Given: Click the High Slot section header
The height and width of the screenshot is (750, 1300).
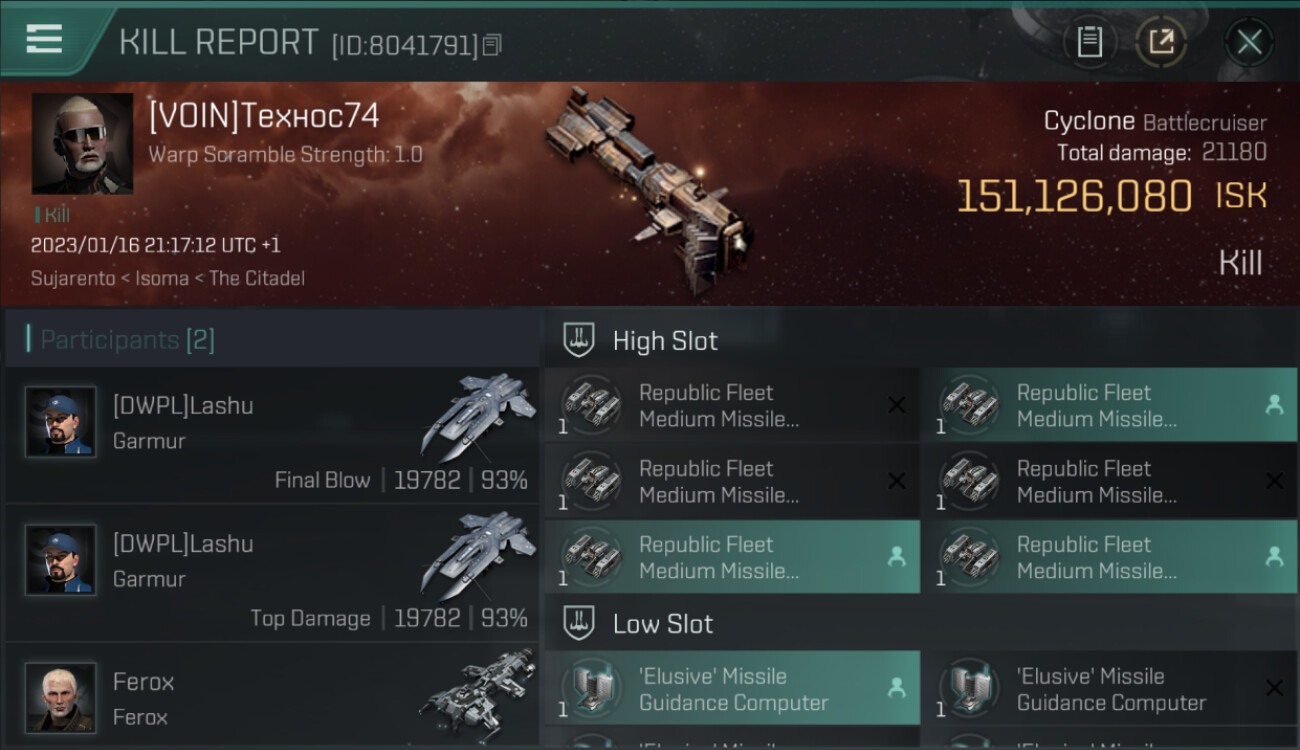Looking at the screenshot, I should tap(665, 341).
